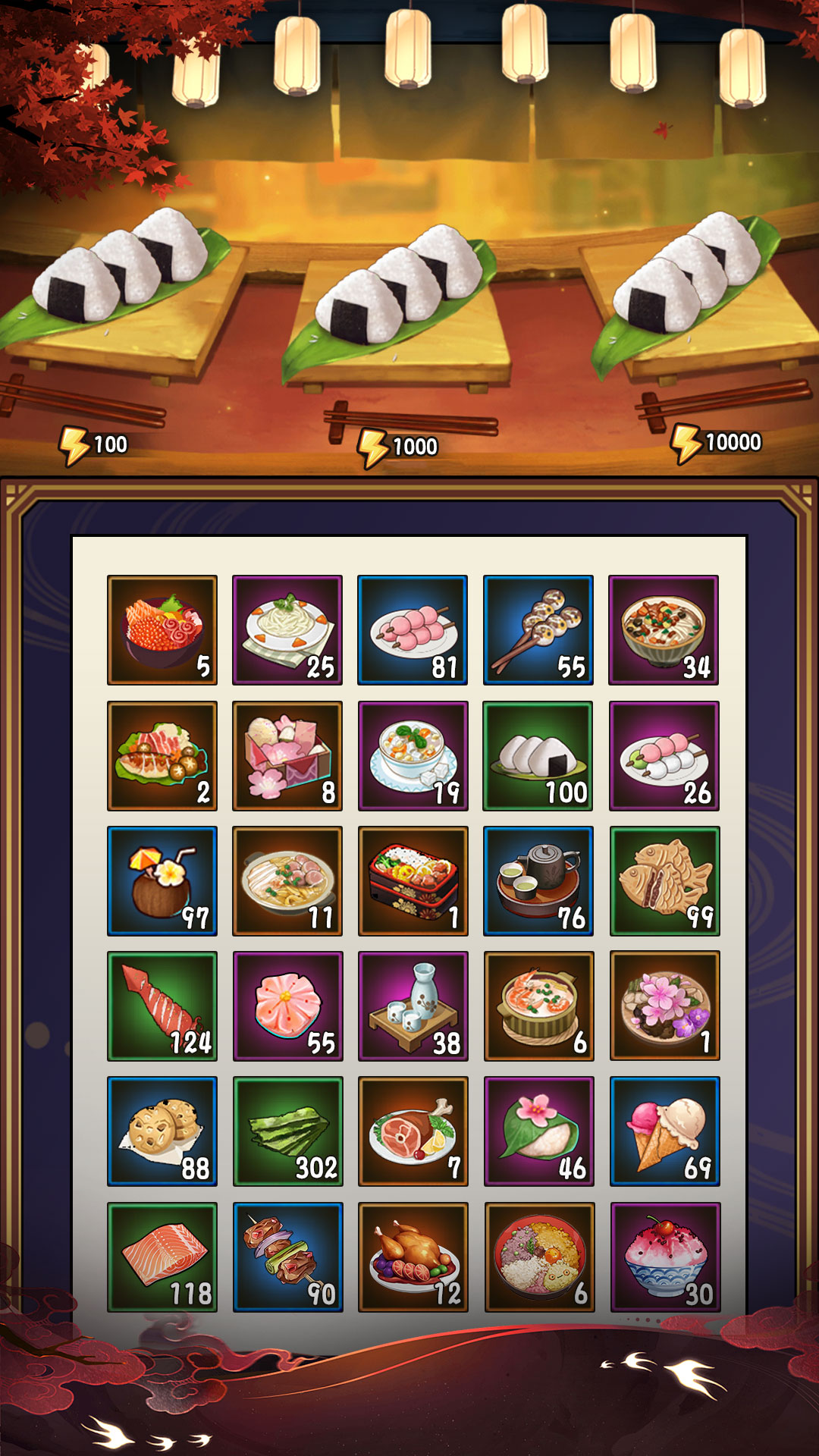
Task: Select the meat skewer slot
Action: [287, 1257]
